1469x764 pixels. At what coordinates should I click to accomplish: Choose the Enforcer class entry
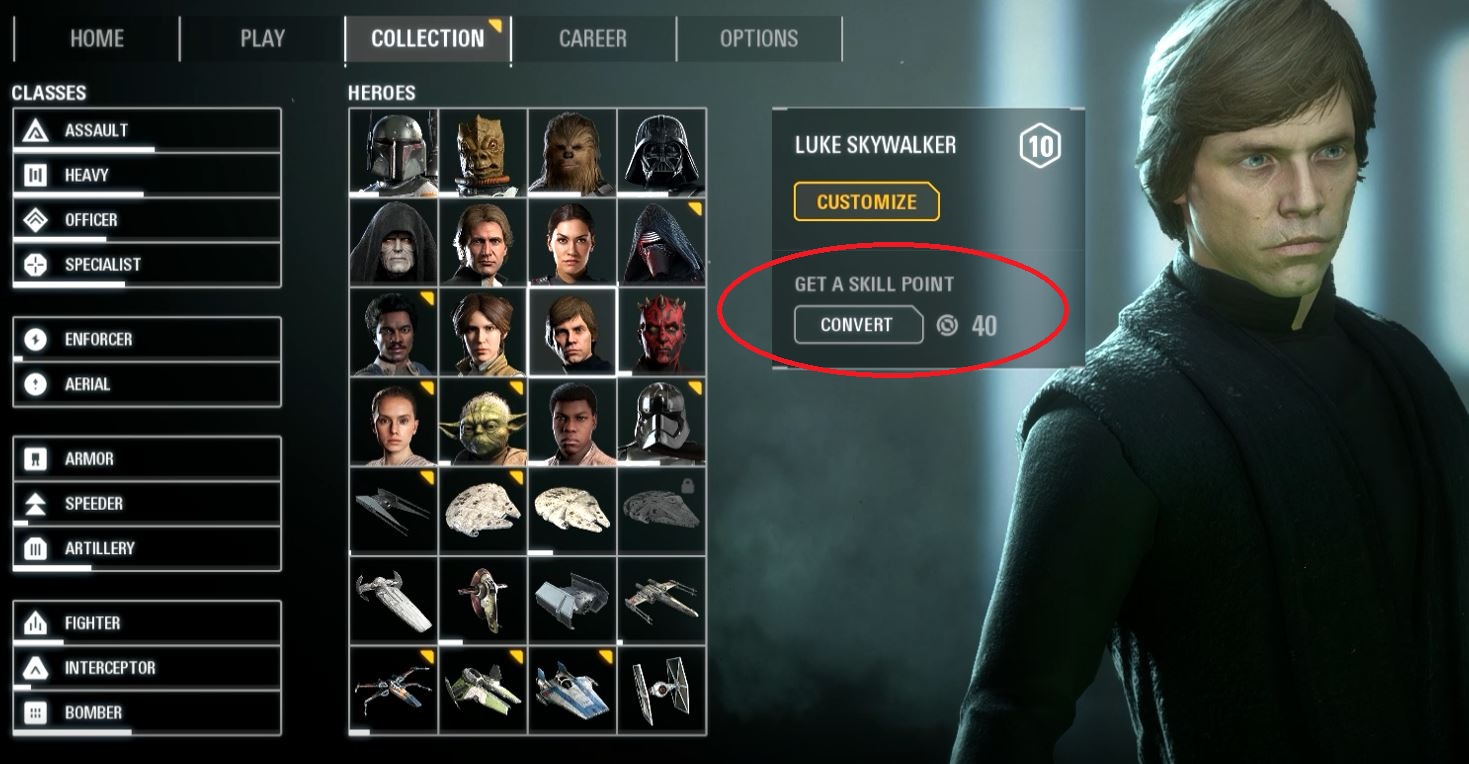coord(146,340)
